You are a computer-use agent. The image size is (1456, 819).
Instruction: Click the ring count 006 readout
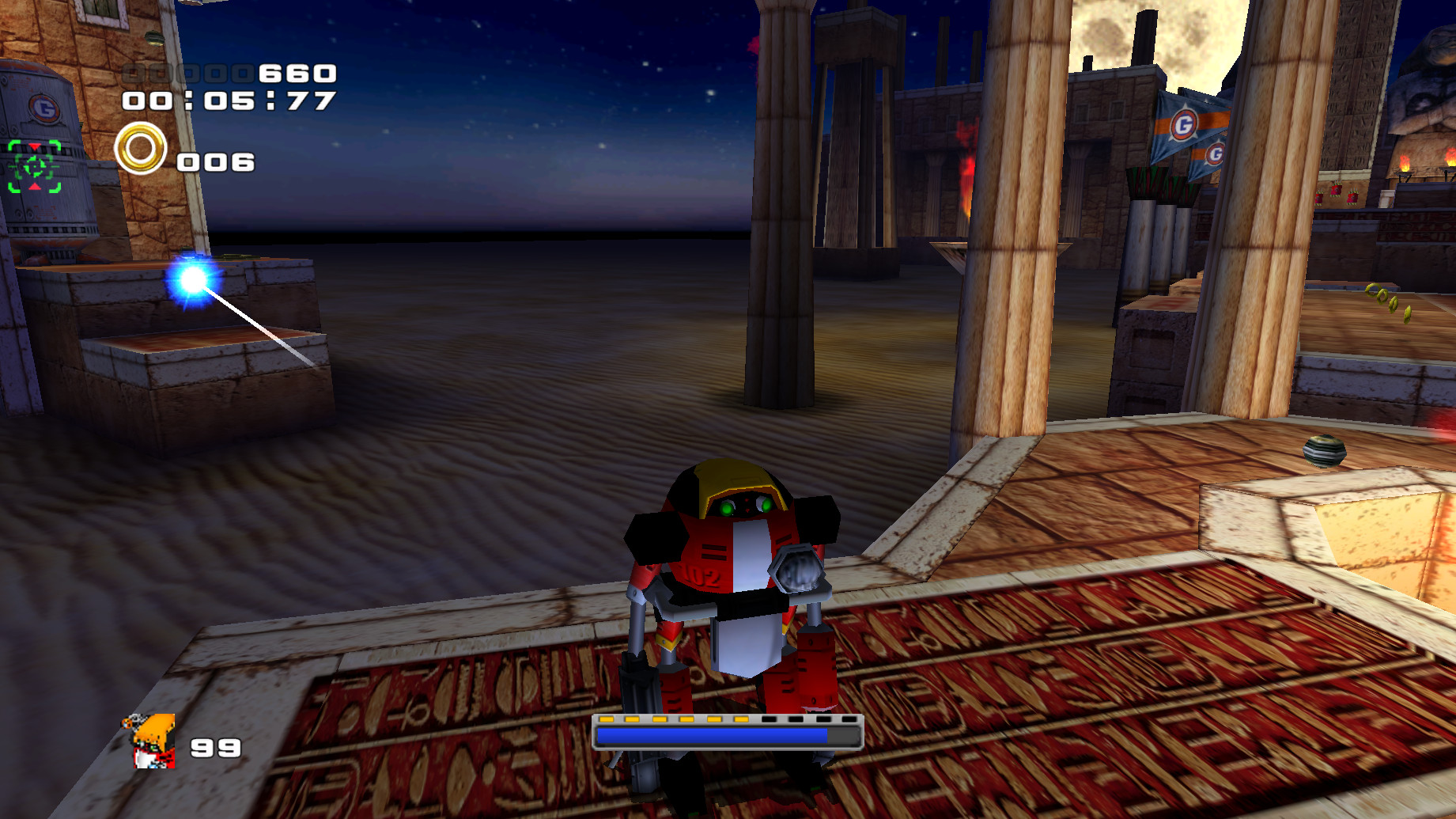[x=215, y=163]
